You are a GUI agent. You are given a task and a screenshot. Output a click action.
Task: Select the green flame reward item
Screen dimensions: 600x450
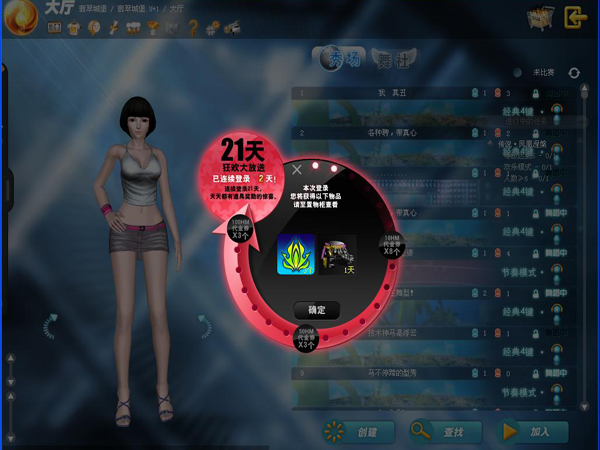(x=296, y=254)
